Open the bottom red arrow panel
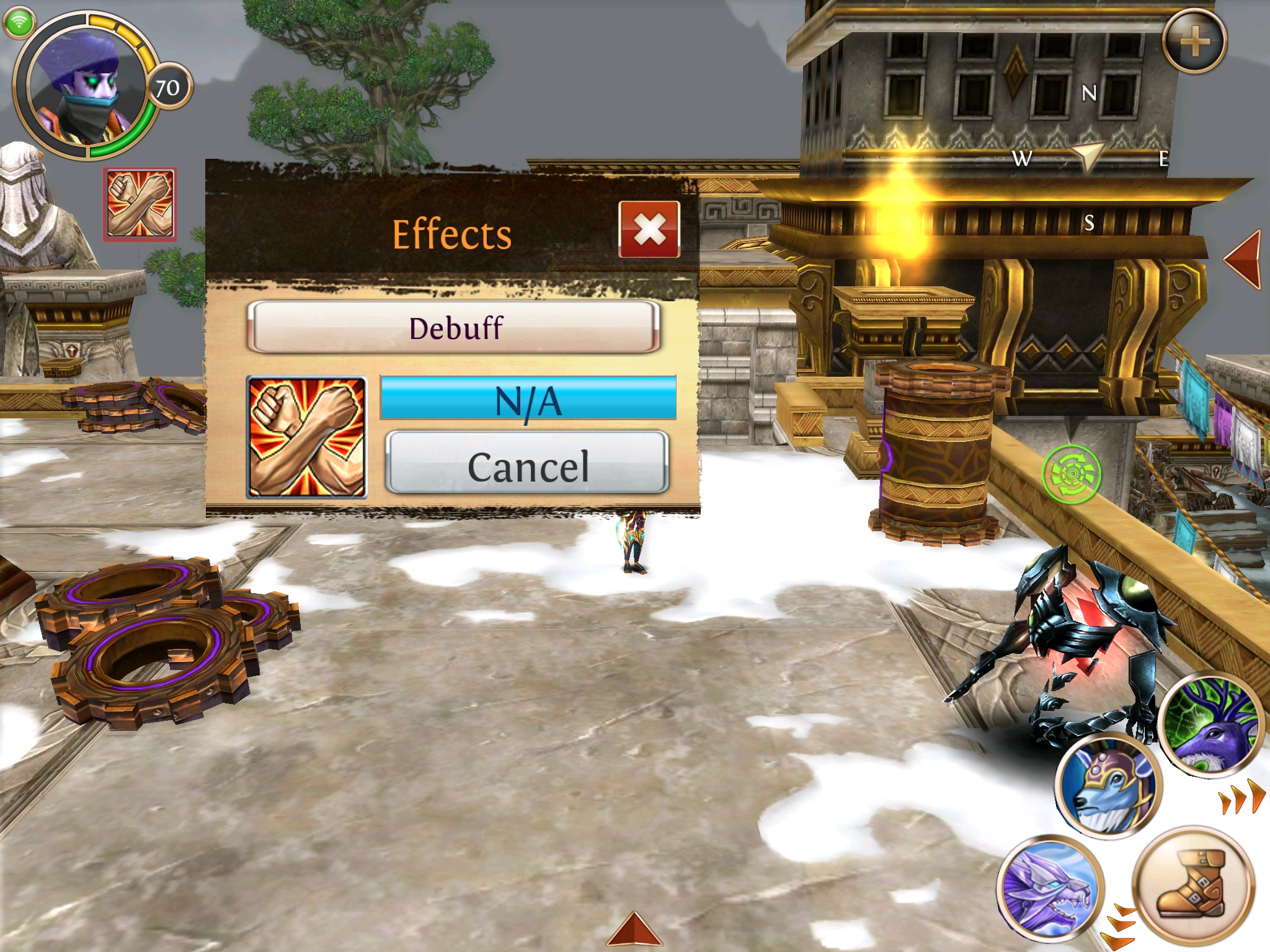Viewport: 1270px width, 952px height. (x=634, y=930)
